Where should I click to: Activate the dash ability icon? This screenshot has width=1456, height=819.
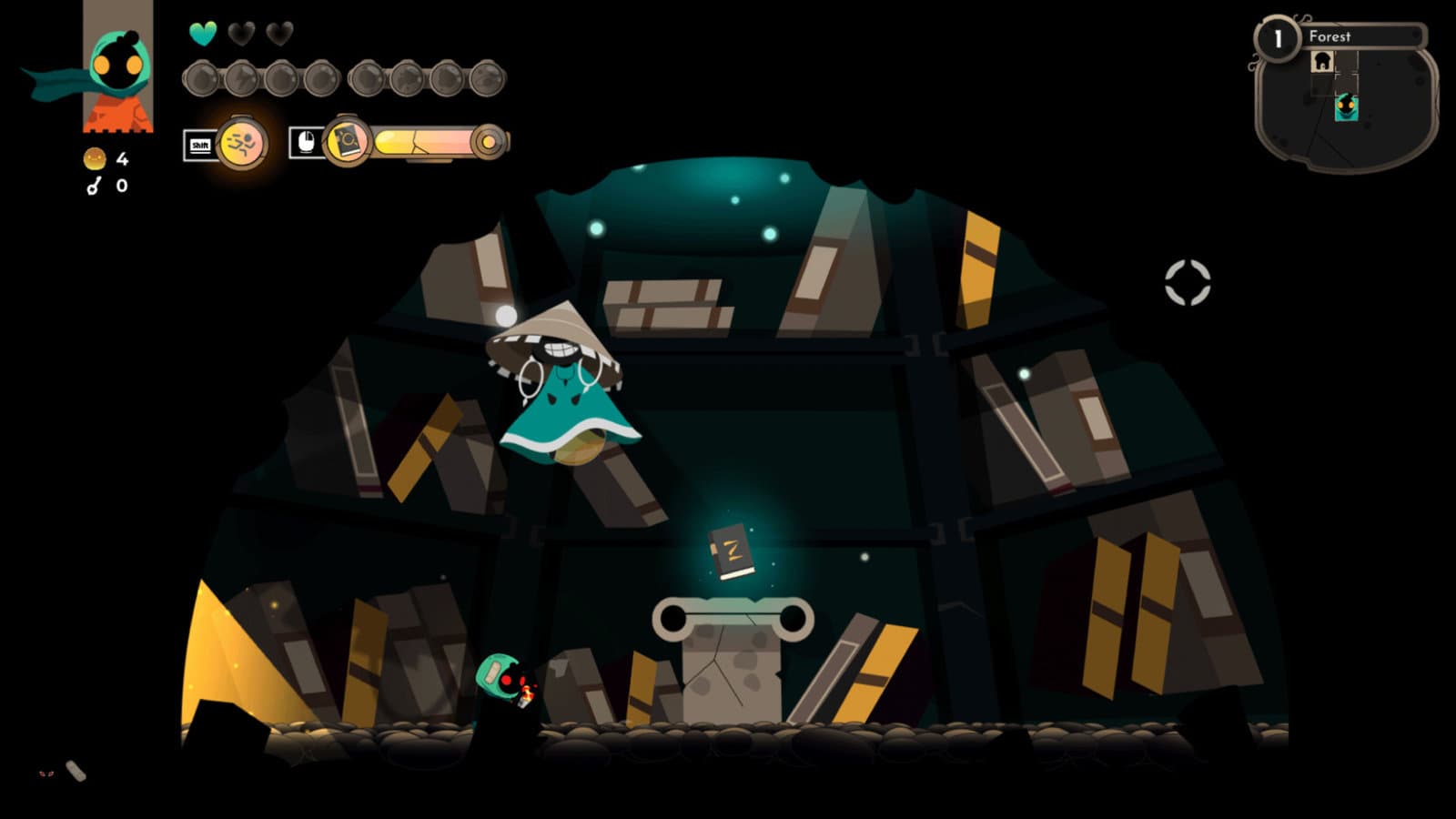coord(242,143)
